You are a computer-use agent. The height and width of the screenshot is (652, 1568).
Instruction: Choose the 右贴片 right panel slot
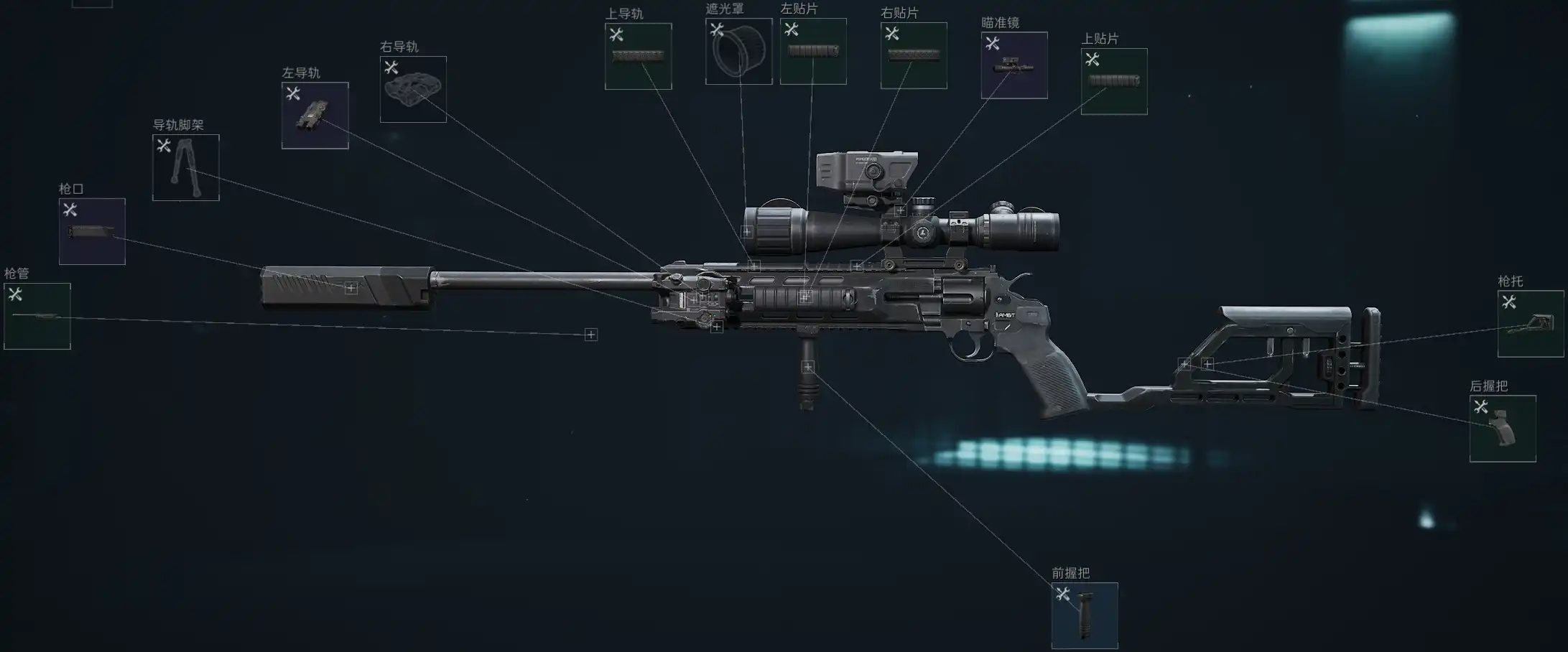pyautogui.click(x=914, y=55)
